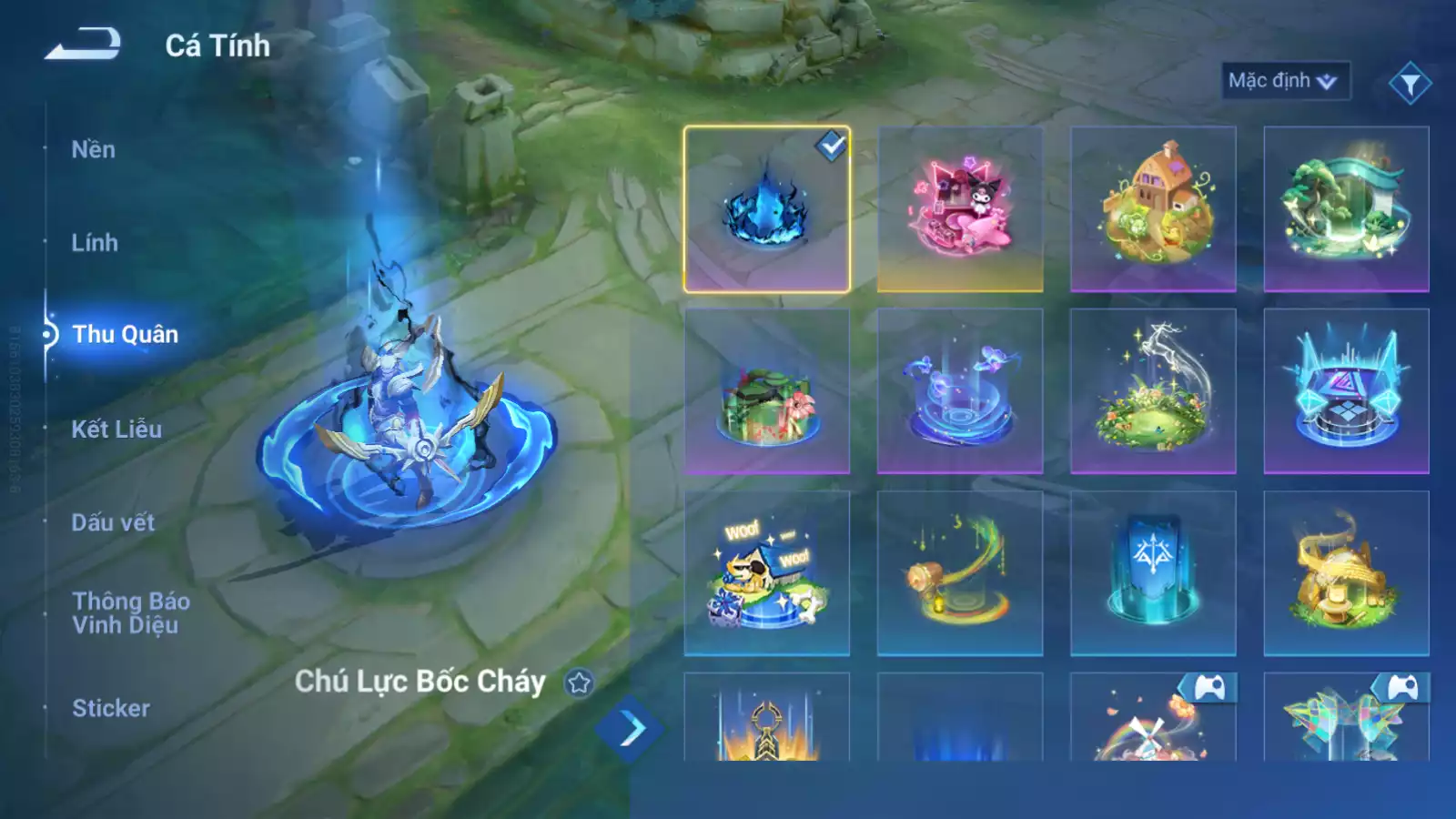The width and height of the screenshot is (1456, 819).
Task: Choose the pink Kuromi recall effect
Action: (959, 209)
